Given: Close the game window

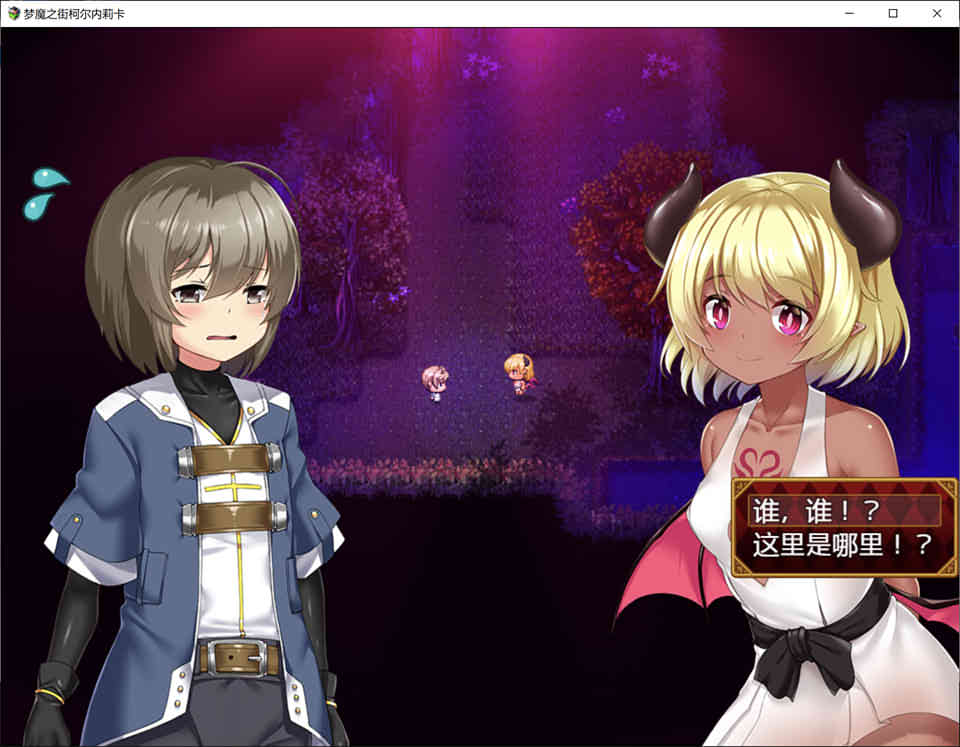Looking at the screenshot, I should click(936, 13).
